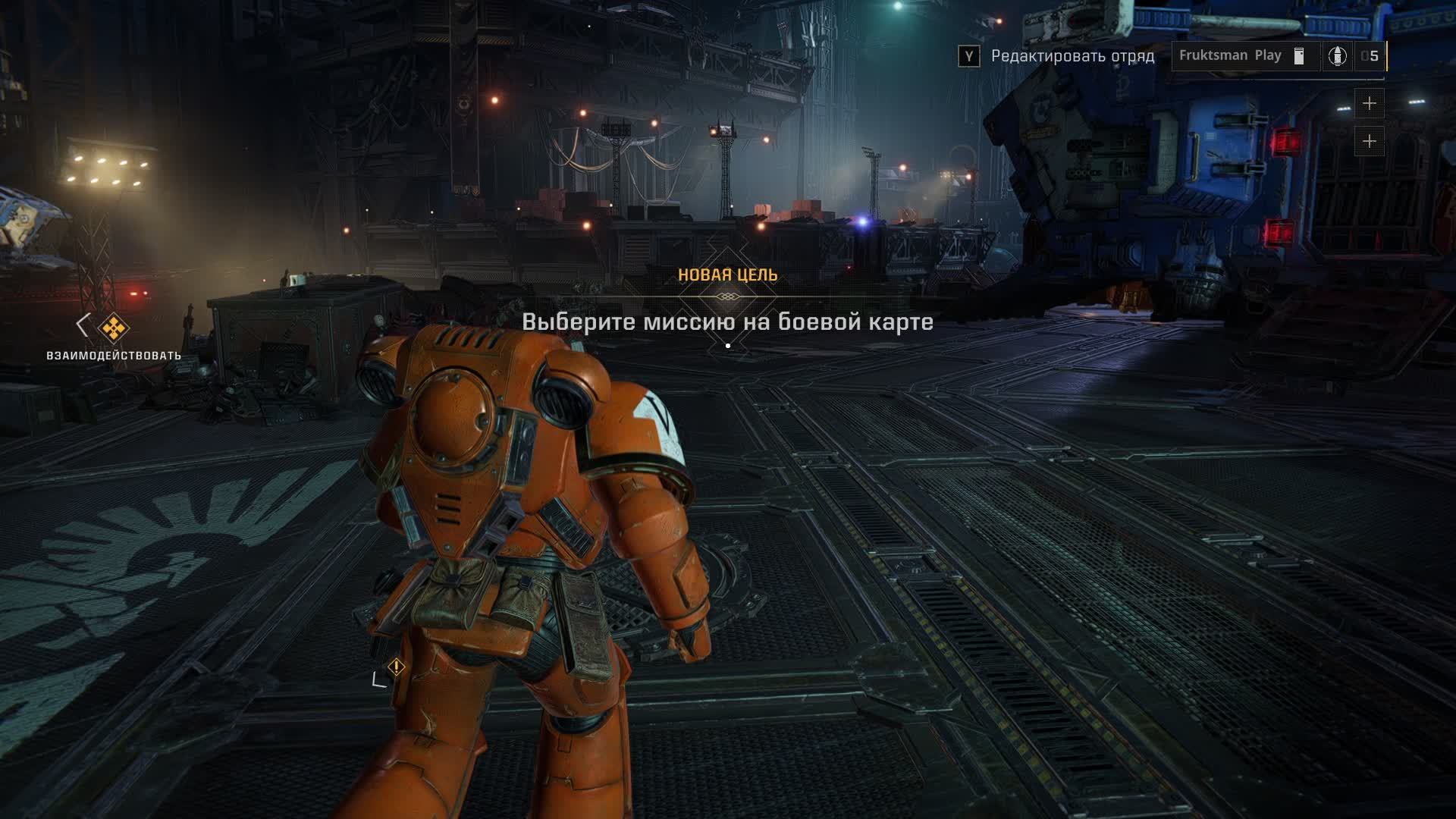Click the bullet class icon beside Fruktsman Play
This screenshot has height=819, width=1456.
point(1337,55)
